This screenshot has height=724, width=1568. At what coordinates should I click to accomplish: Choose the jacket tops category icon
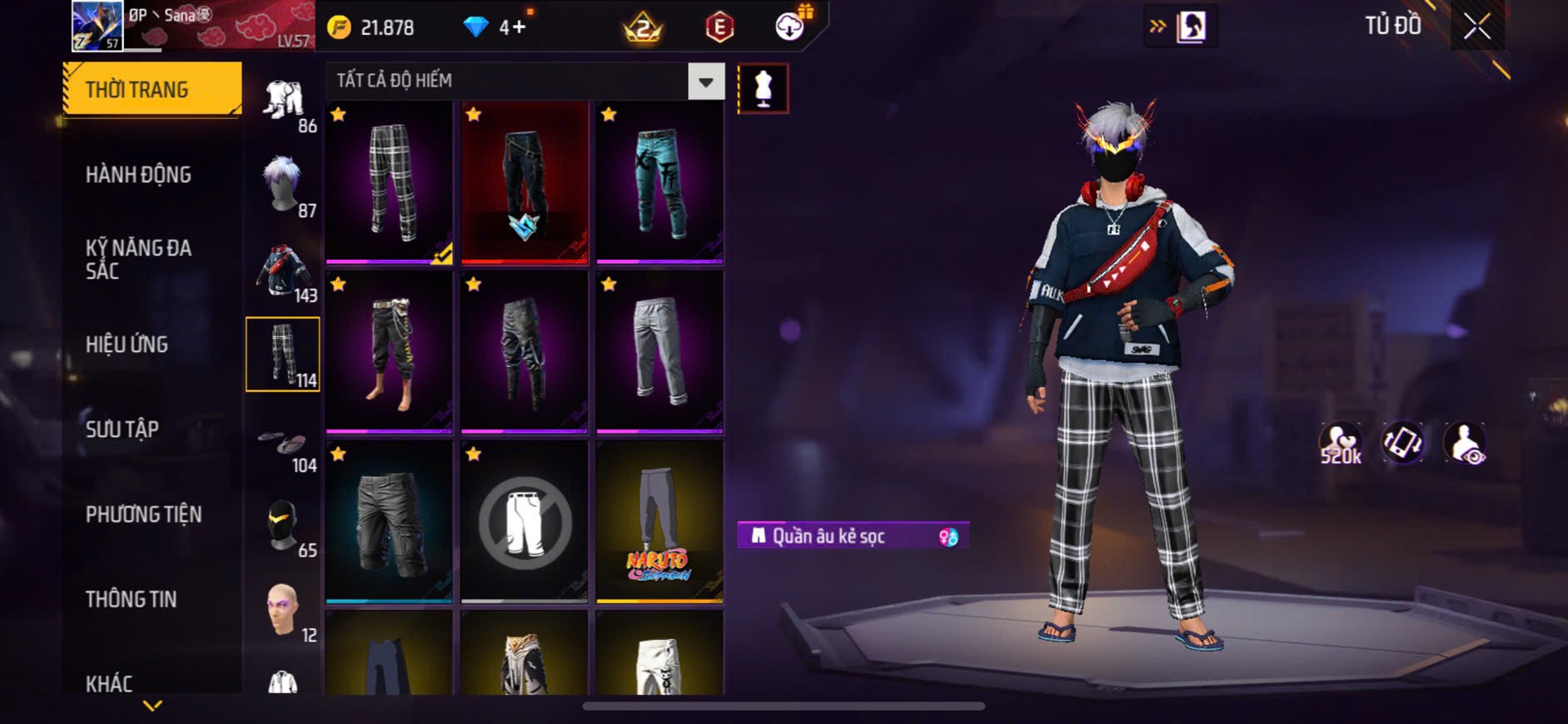[x=283, y=270]
